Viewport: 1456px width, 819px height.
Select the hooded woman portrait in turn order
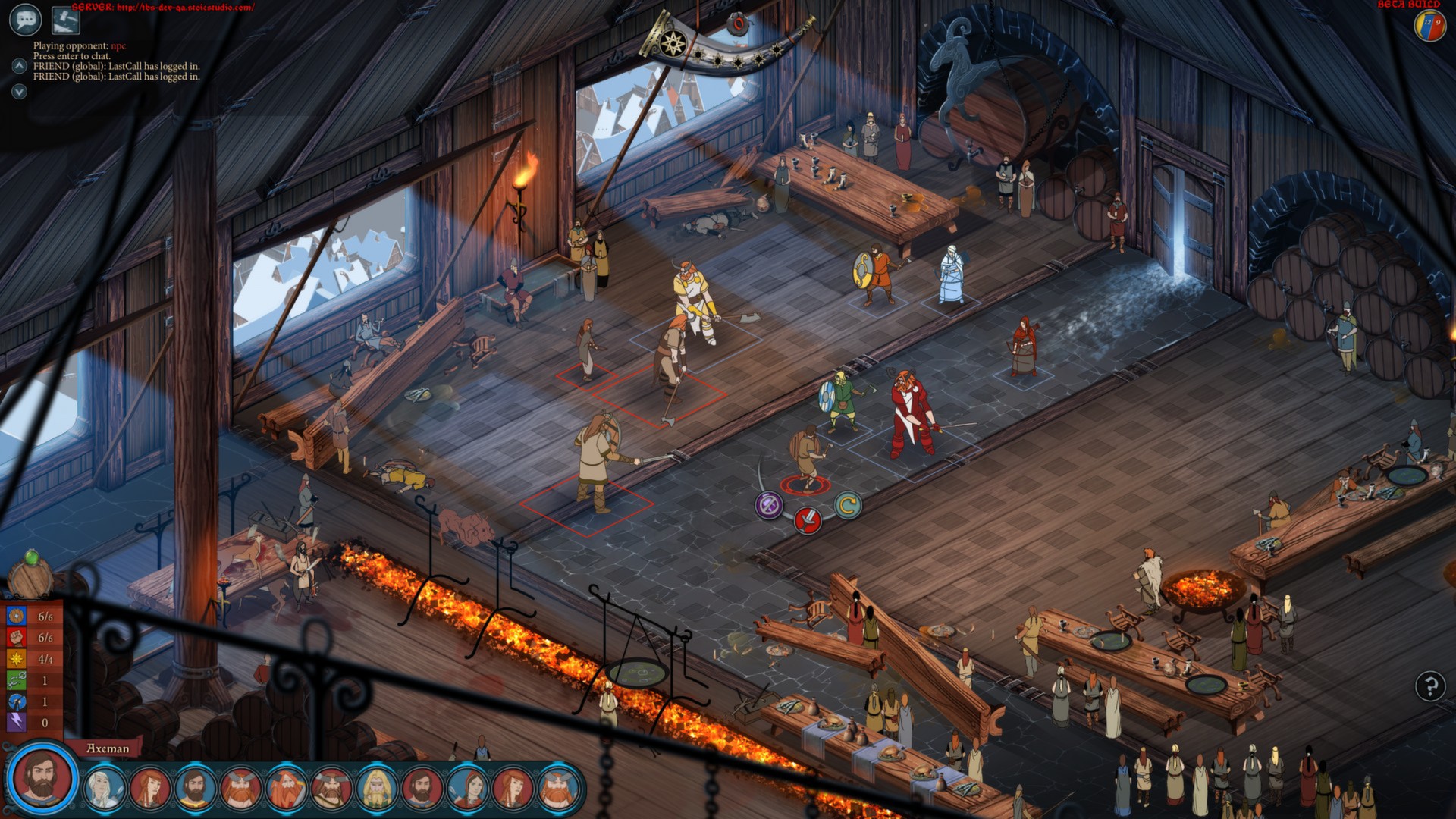468,788
